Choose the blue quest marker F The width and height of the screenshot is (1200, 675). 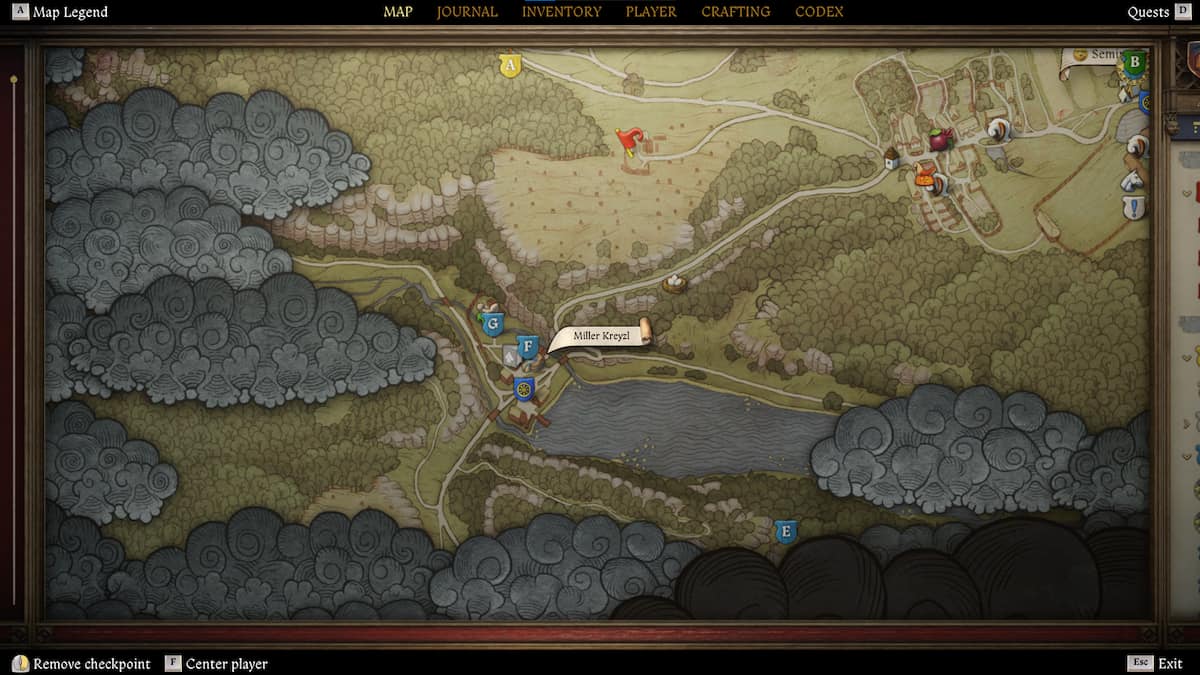[528, 347]
